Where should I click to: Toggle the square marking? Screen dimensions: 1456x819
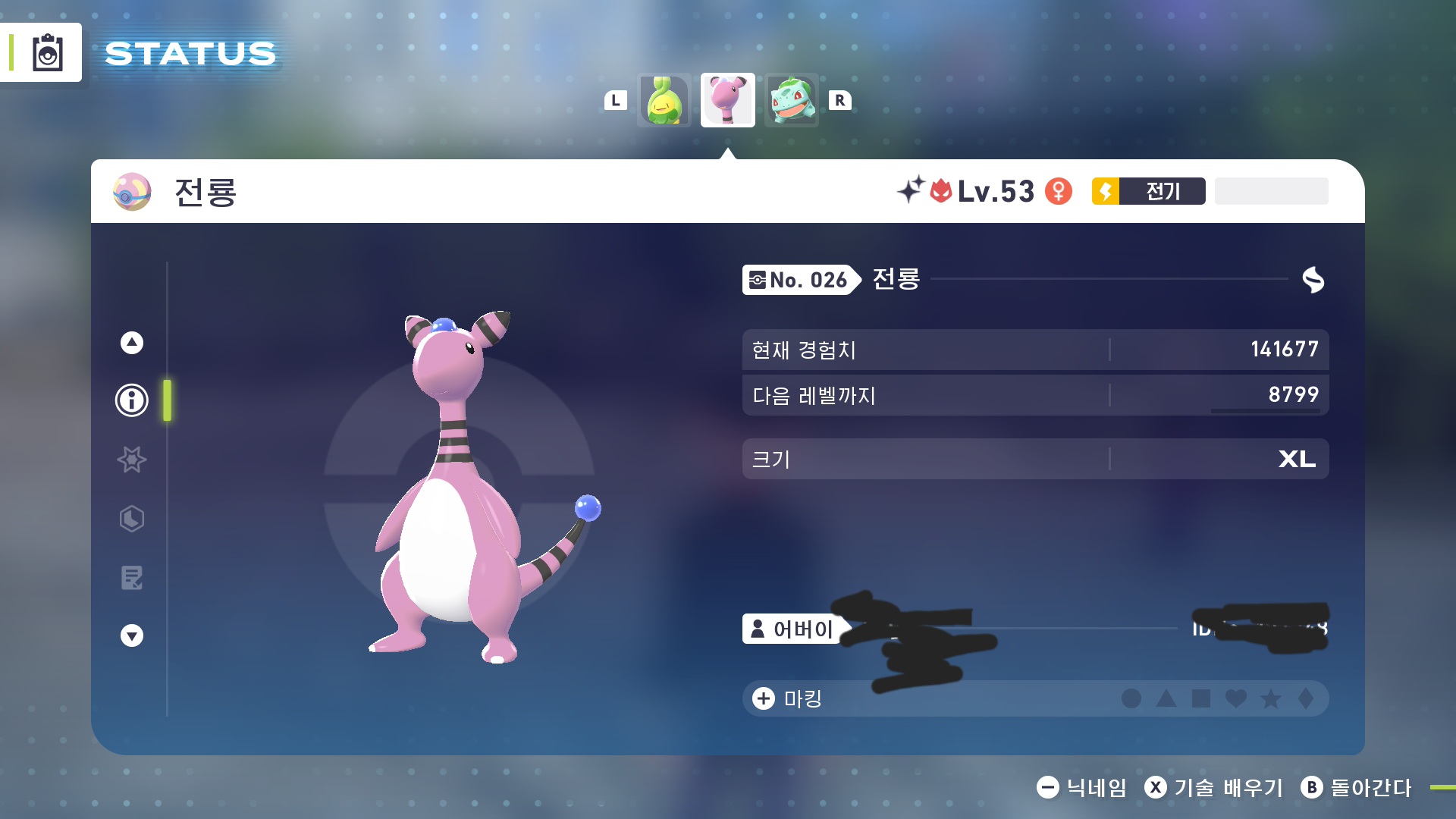(1201, 698)
